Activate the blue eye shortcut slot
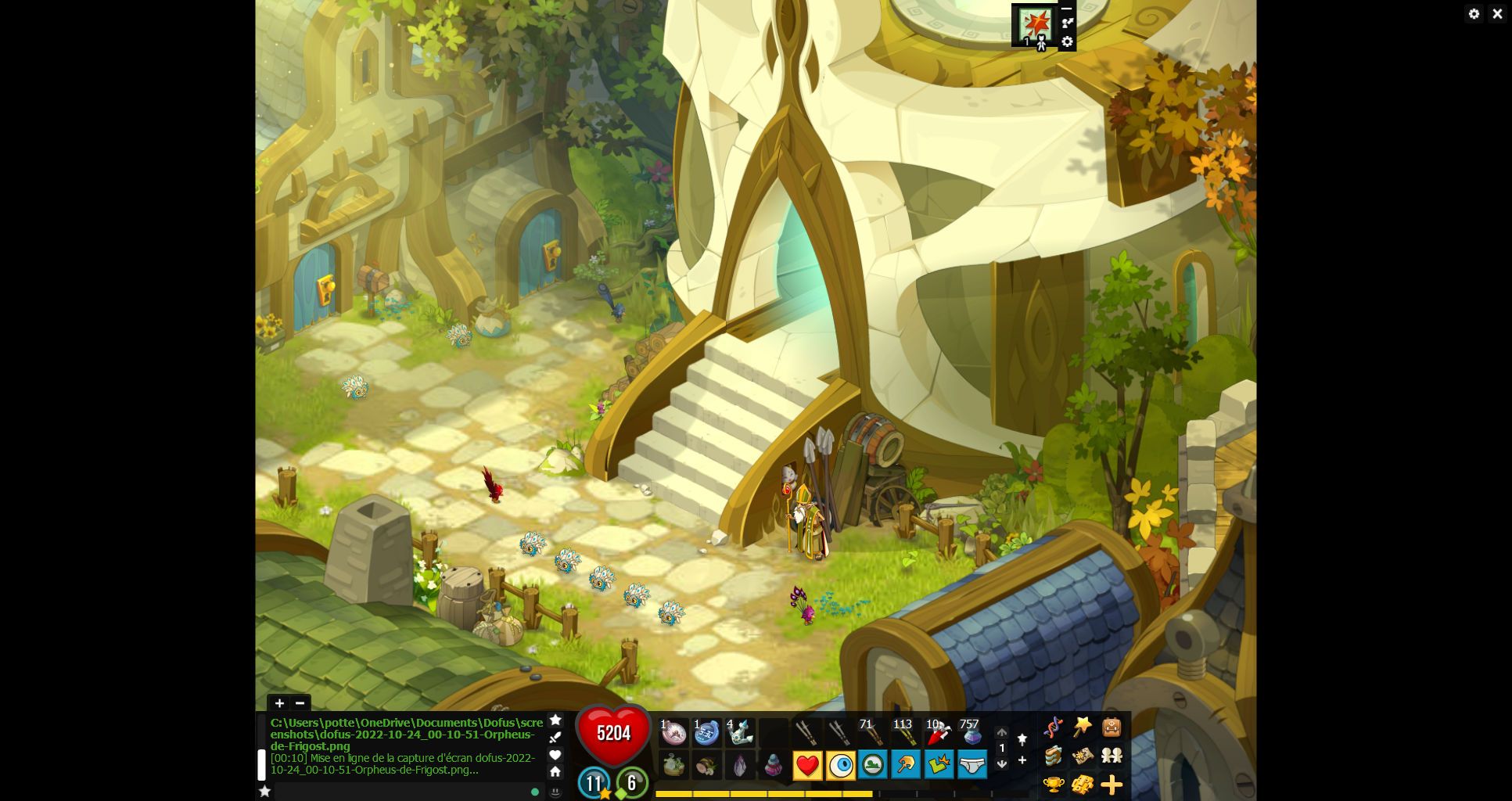 pos(841,765)
